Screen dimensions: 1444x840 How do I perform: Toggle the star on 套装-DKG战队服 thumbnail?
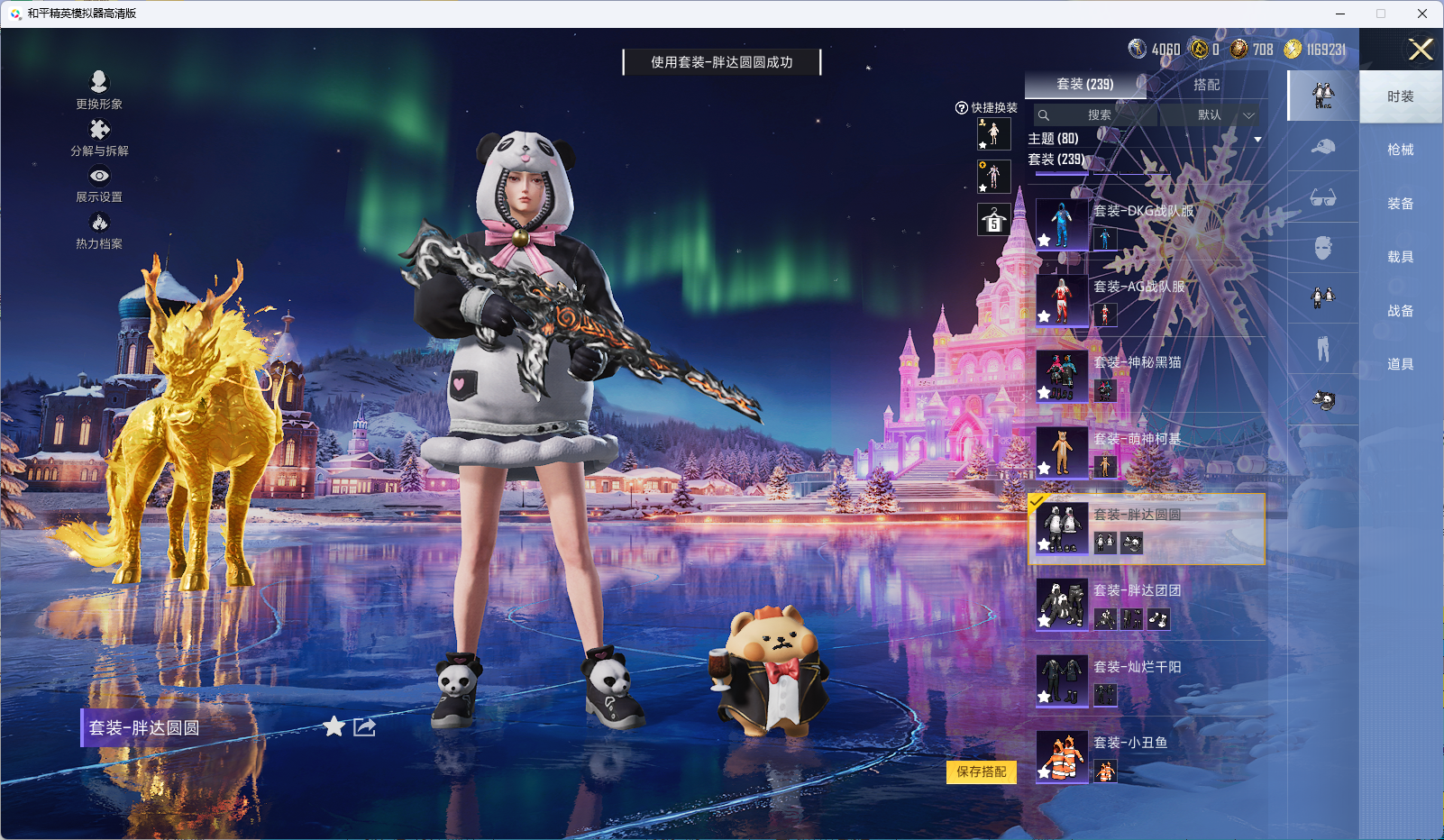coord(1043,239)
